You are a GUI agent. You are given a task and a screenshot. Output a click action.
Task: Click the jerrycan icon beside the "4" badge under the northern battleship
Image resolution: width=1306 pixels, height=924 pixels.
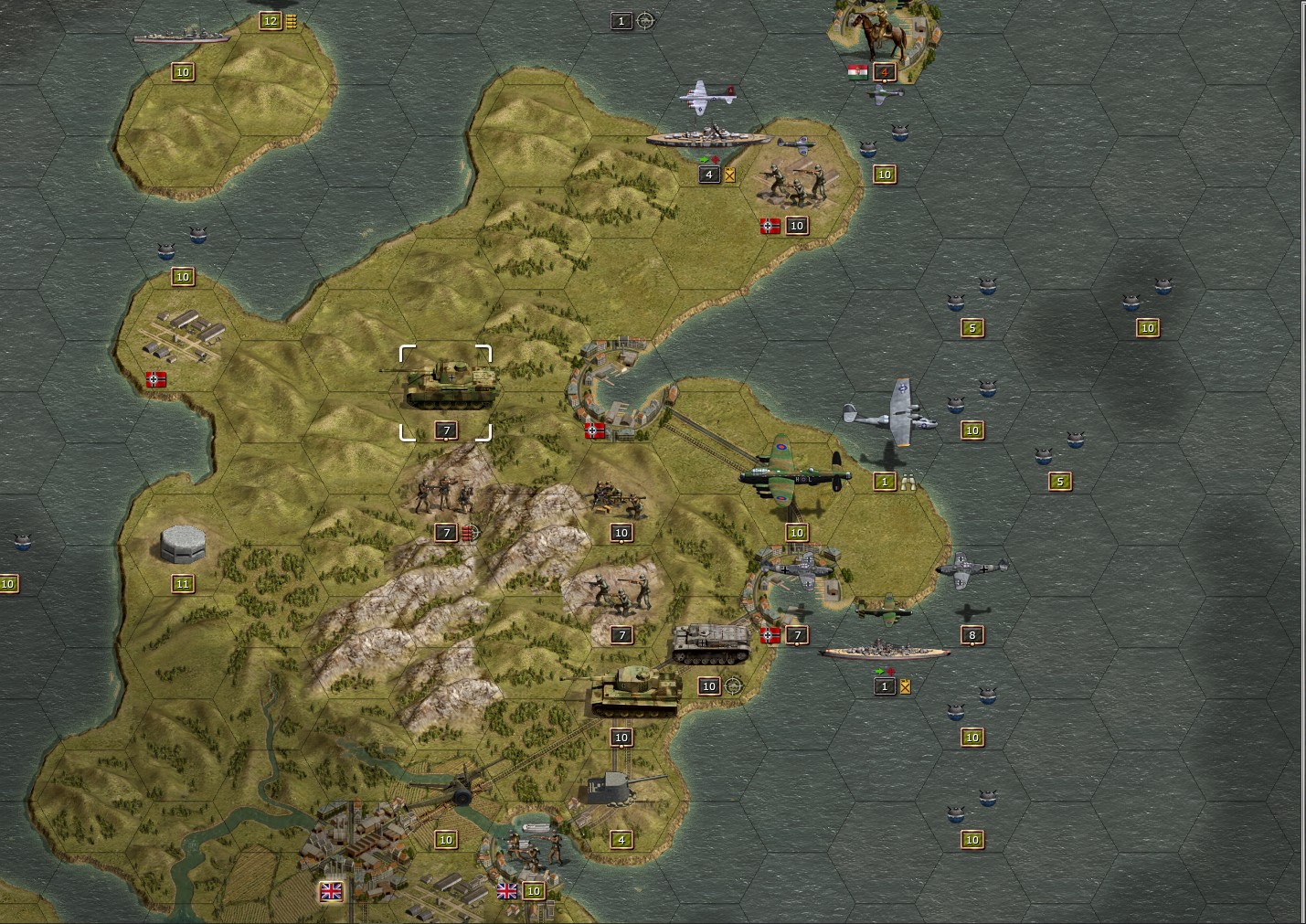pyautogui.click(x=729, y=174)
